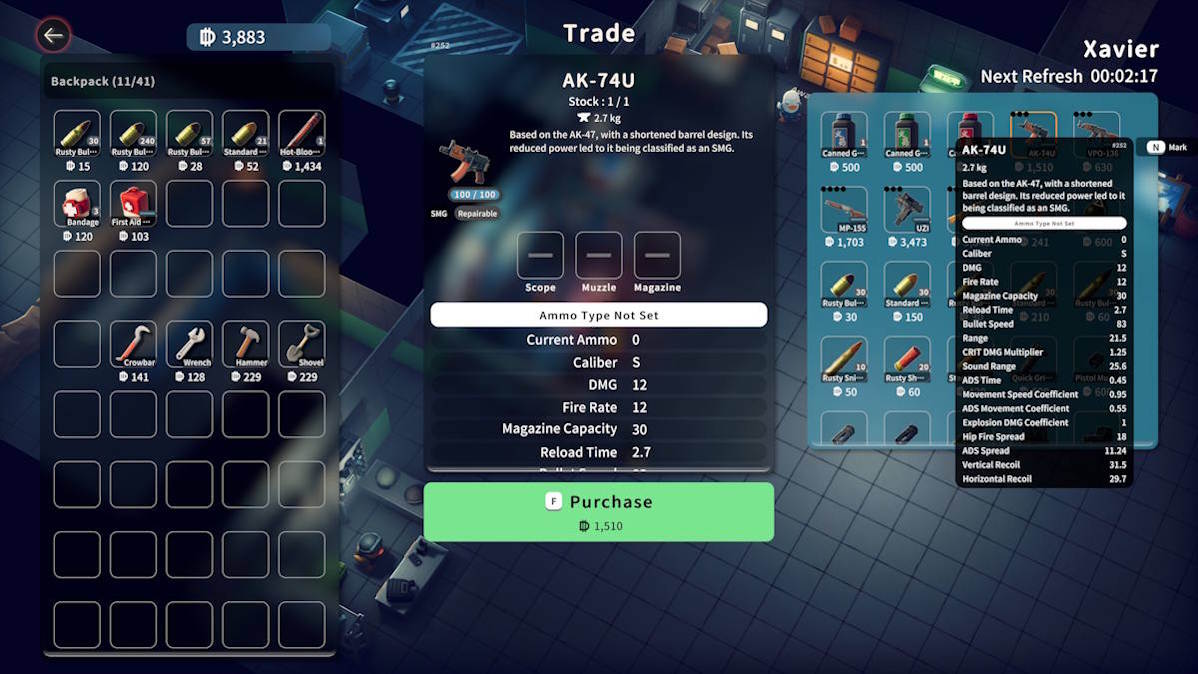This screenshot has height=674, width=1198.
Task: Select the red shotgun shells priced 60
Action: click(907, 360)
